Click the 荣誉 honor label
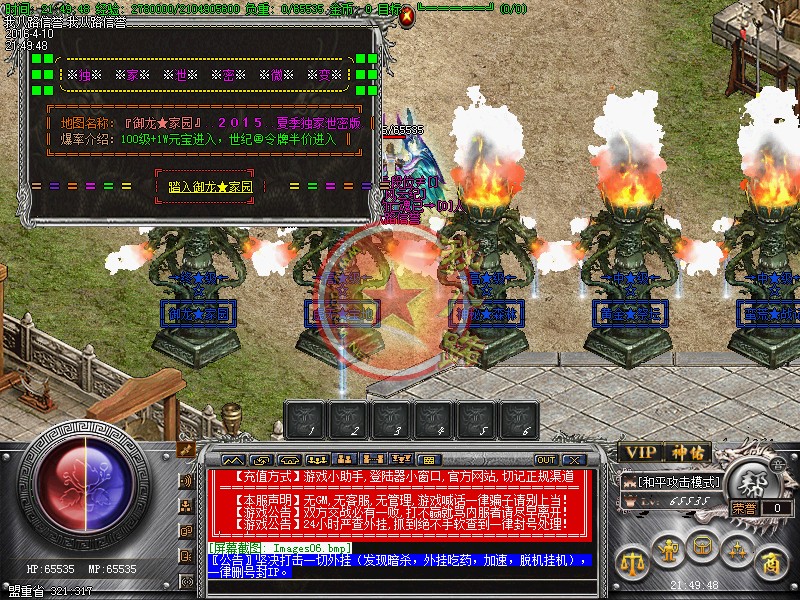The image size is (800, 600). (743, 508)
